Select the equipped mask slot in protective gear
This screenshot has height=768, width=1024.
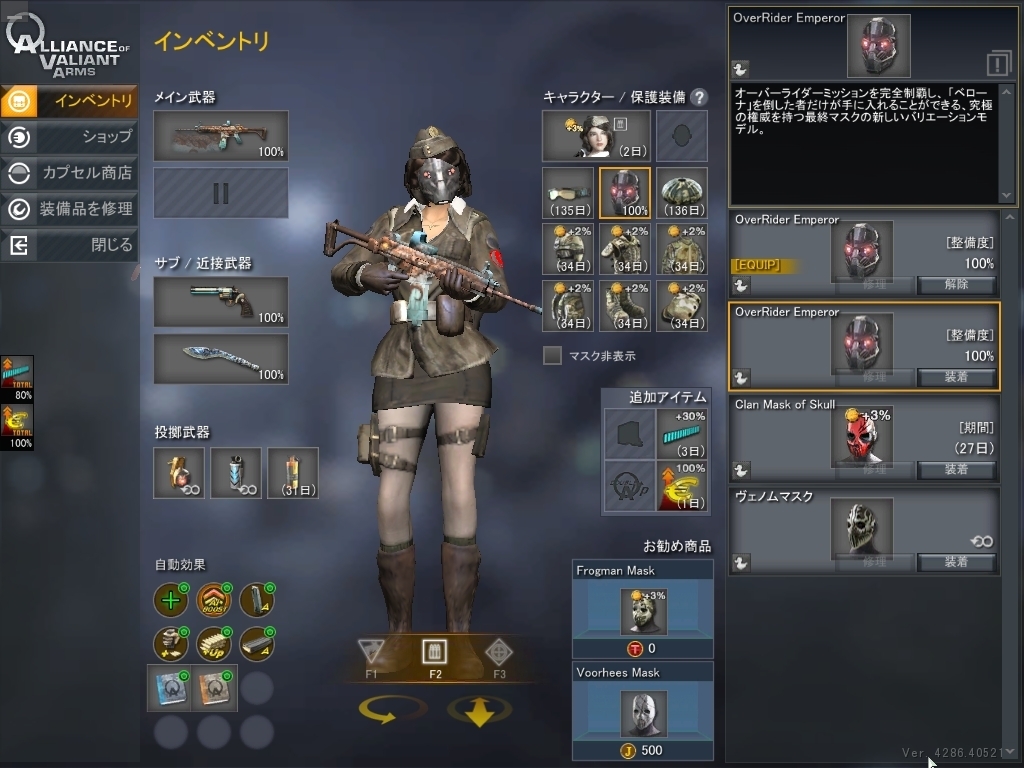point(625,192)
